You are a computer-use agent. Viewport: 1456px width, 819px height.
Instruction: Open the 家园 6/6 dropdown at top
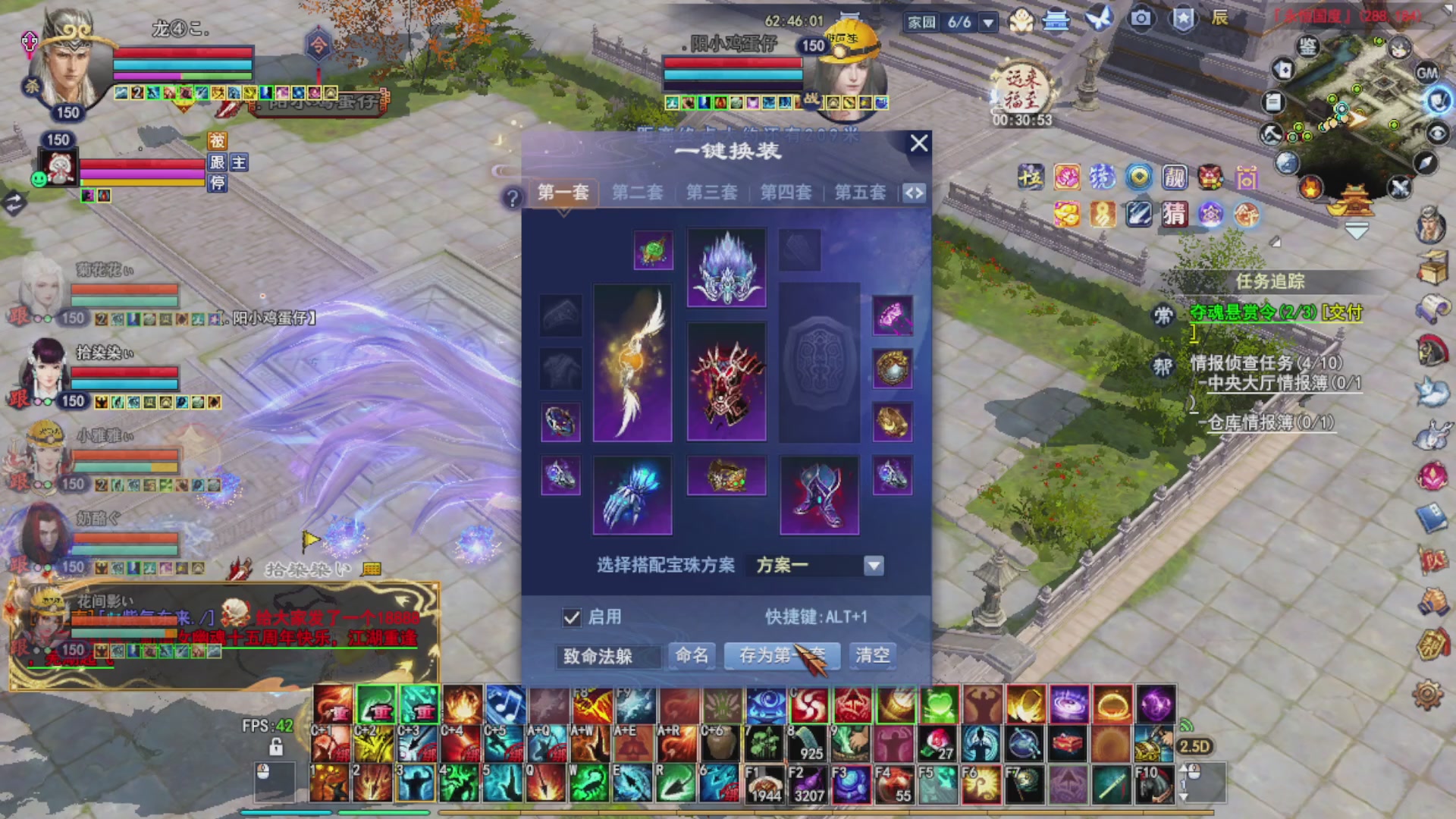(x=987, y=24)
